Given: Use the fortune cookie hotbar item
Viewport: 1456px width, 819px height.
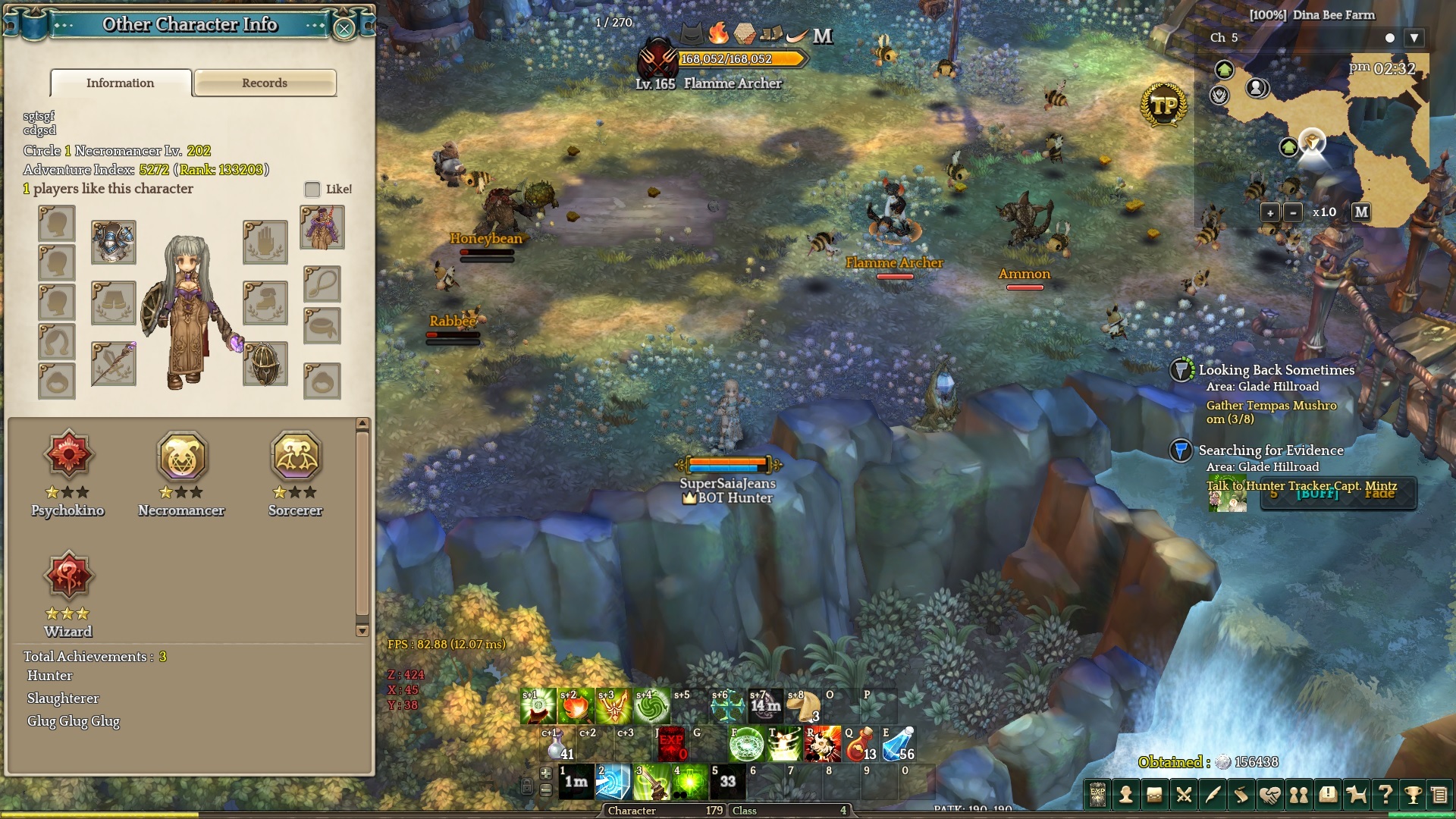Looking at the screenshot, I should [x=804, y=707].
